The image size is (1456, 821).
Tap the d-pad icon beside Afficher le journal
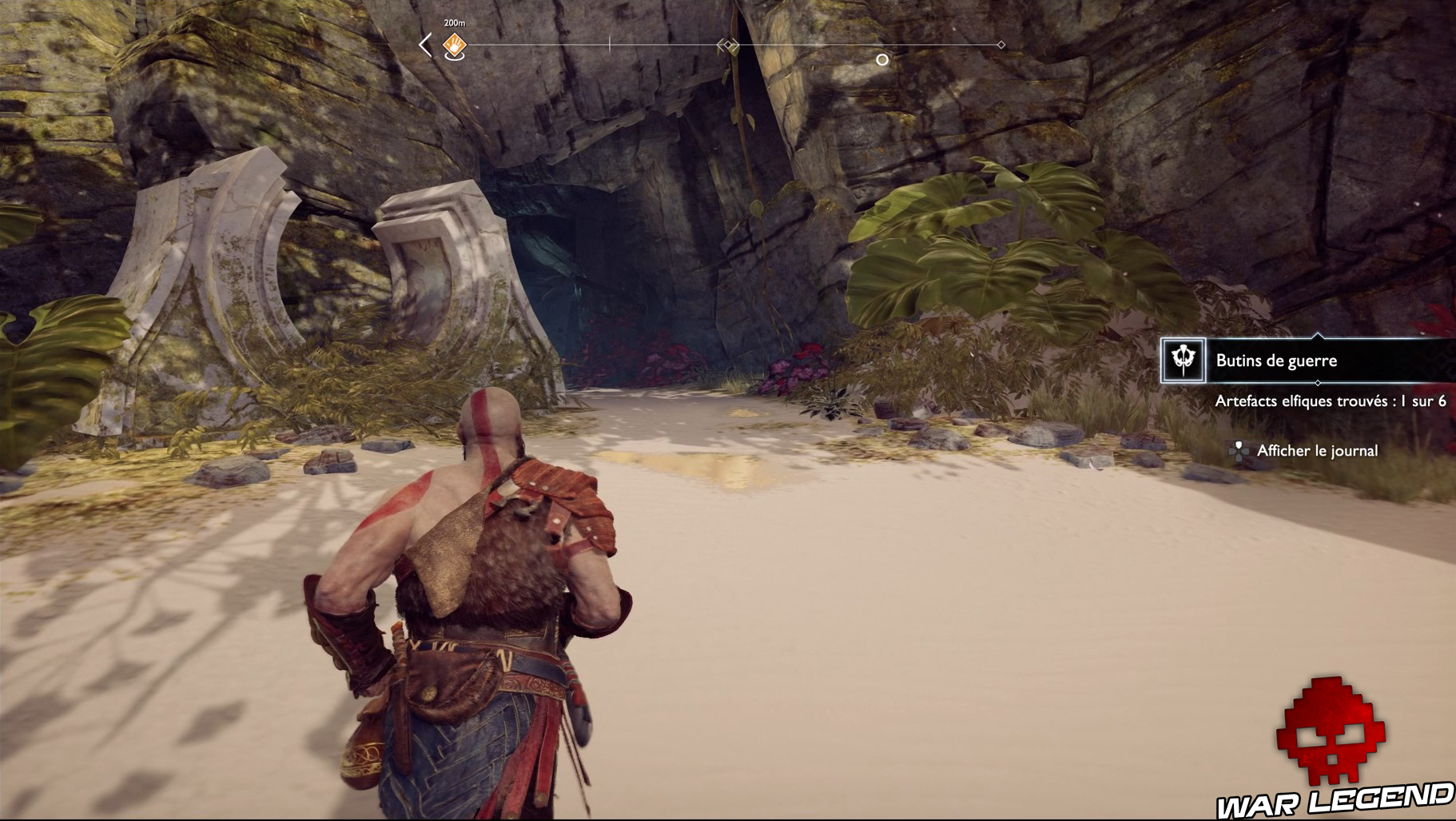click(1238, 450)
